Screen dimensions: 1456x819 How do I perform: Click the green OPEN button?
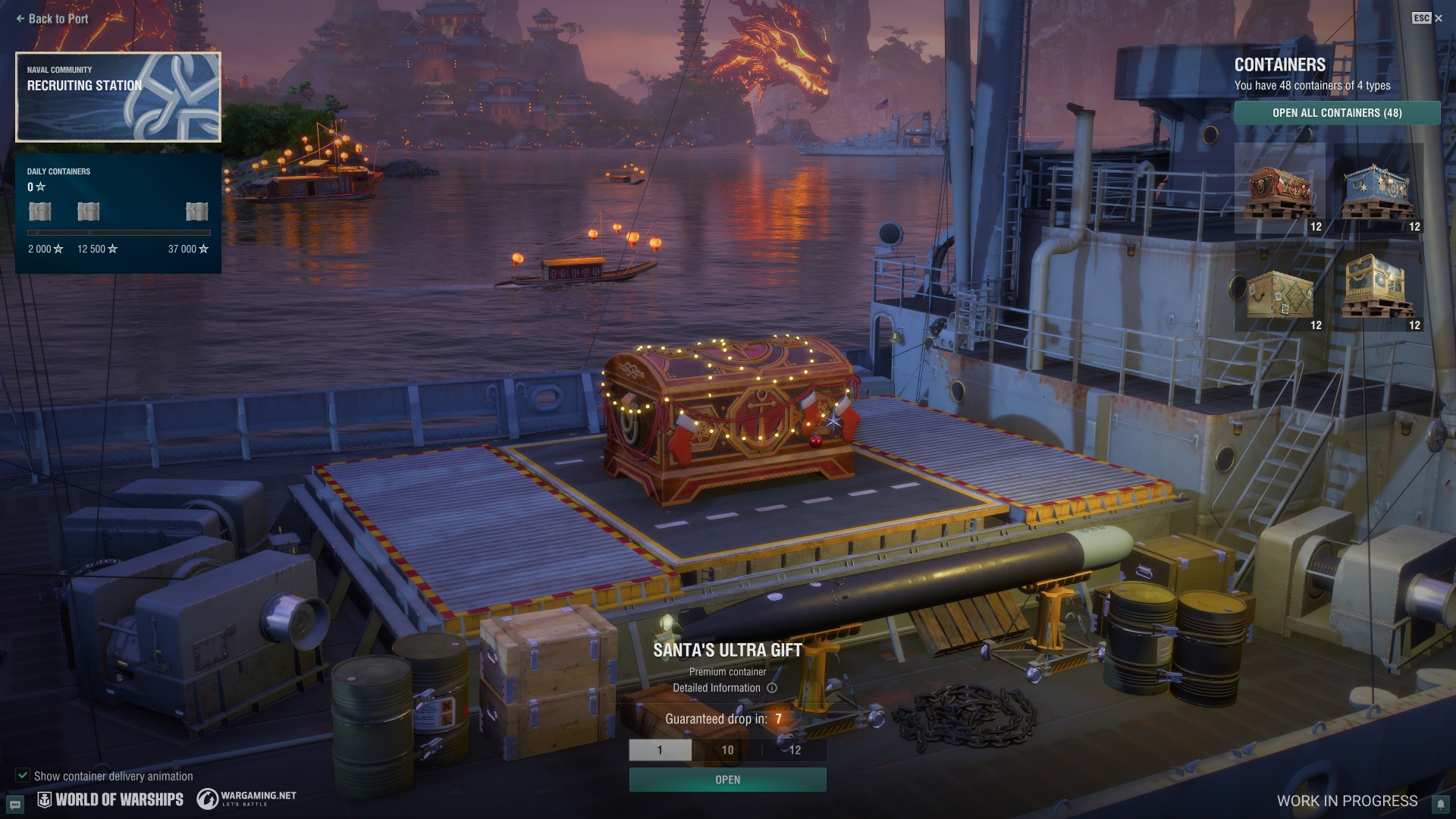click(x=727, y=780)
